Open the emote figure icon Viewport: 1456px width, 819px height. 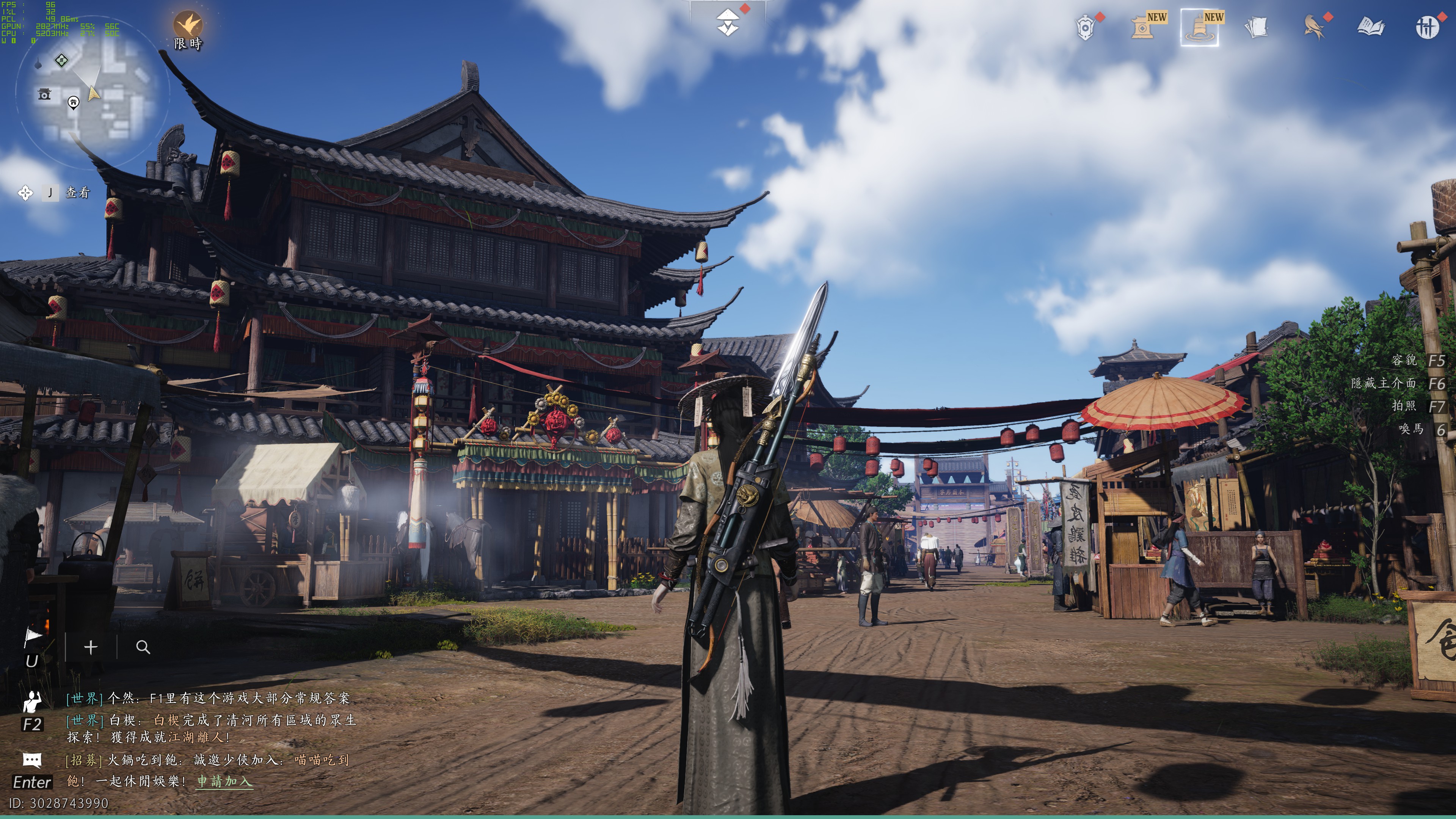click(32, 701)
